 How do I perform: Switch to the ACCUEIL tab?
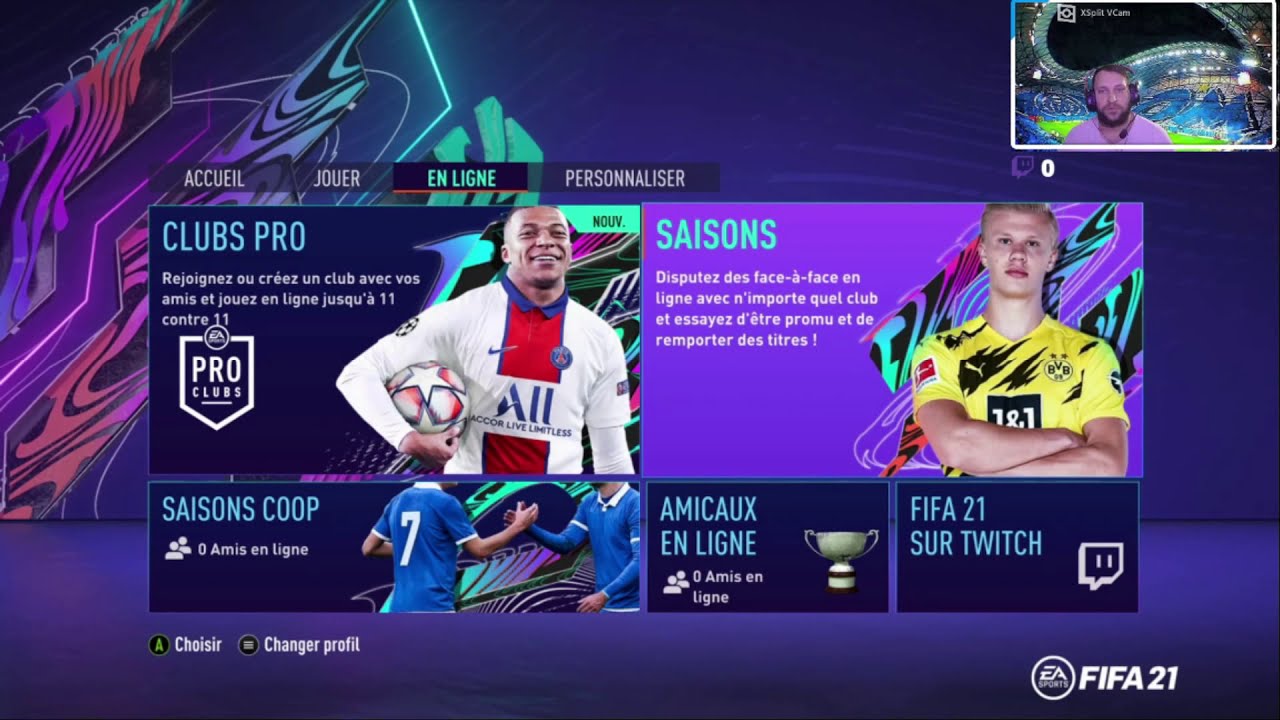(214, 178)
